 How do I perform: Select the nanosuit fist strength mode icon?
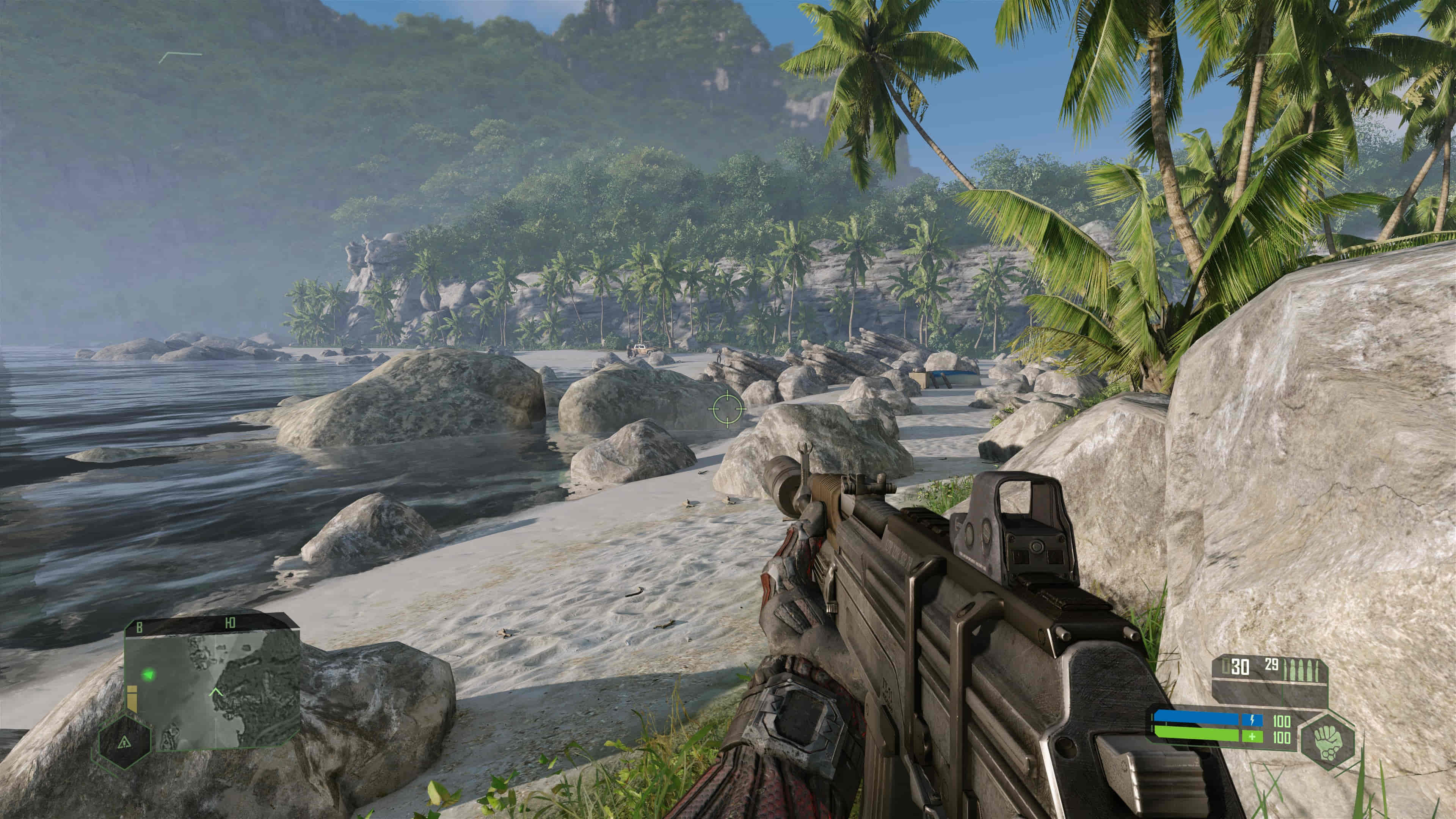[x=1328, y=740]
